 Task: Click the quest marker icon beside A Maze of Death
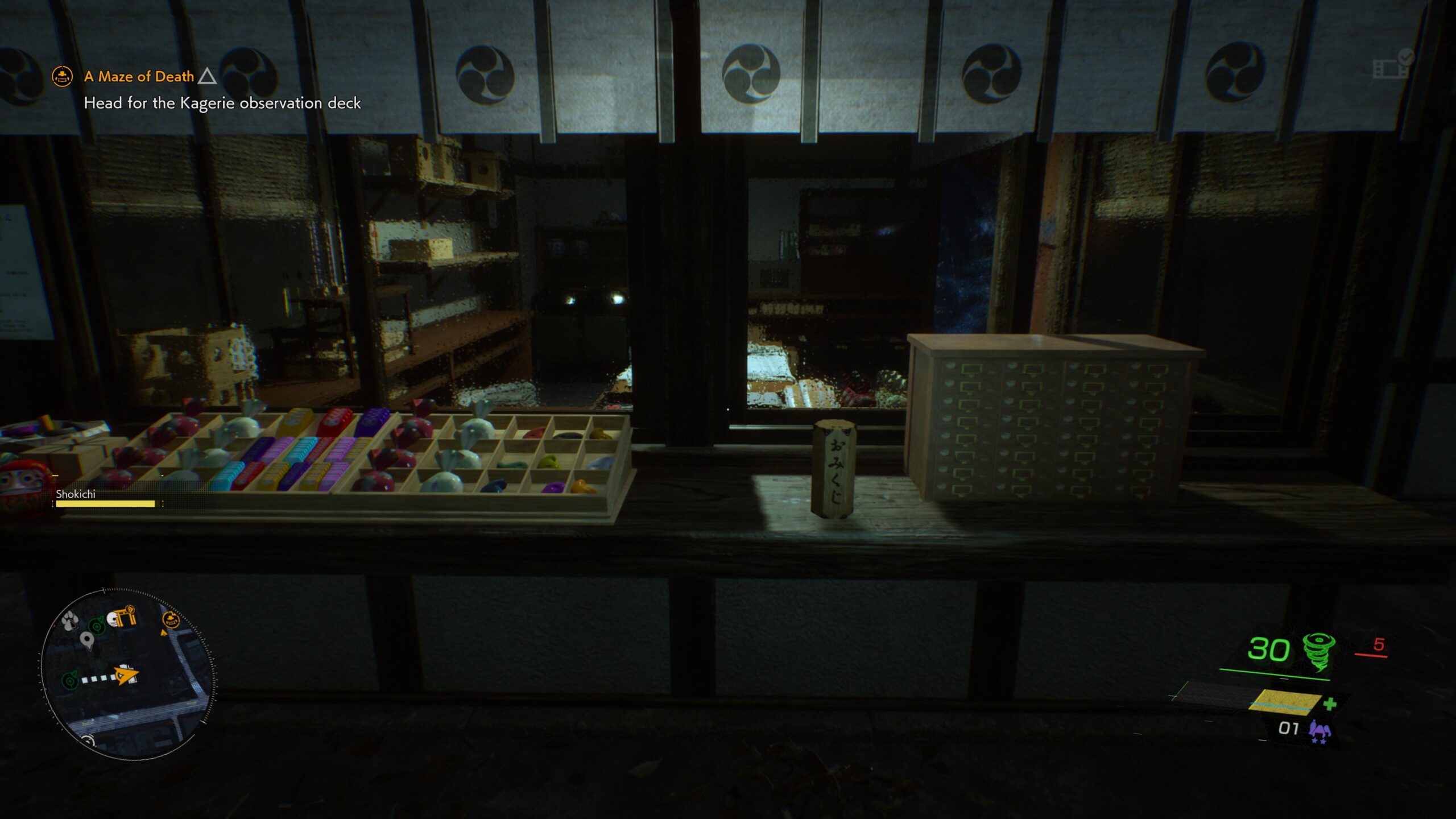tap(63, 76)
